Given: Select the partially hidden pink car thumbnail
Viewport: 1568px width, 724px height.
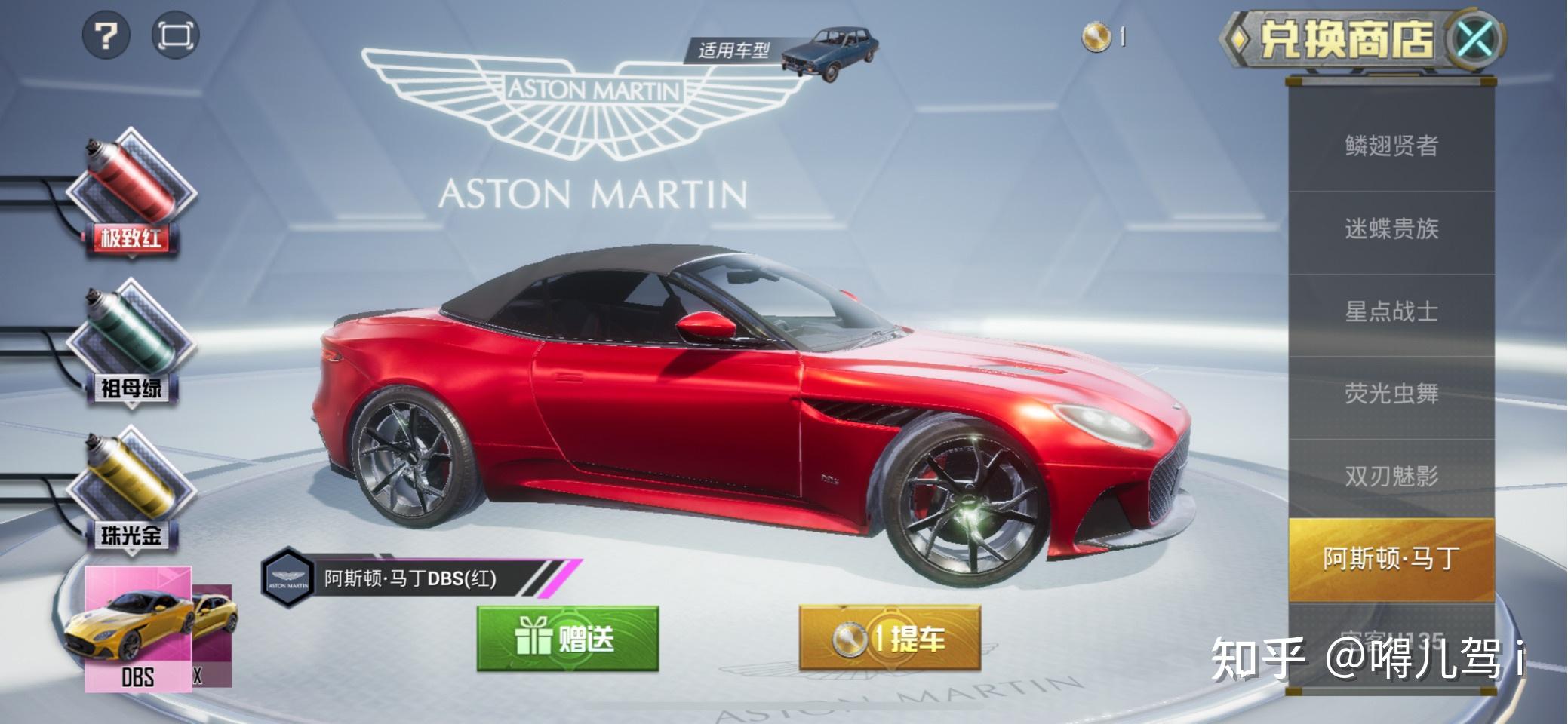Looking at the screenshot, I should (x=213, y=635).
